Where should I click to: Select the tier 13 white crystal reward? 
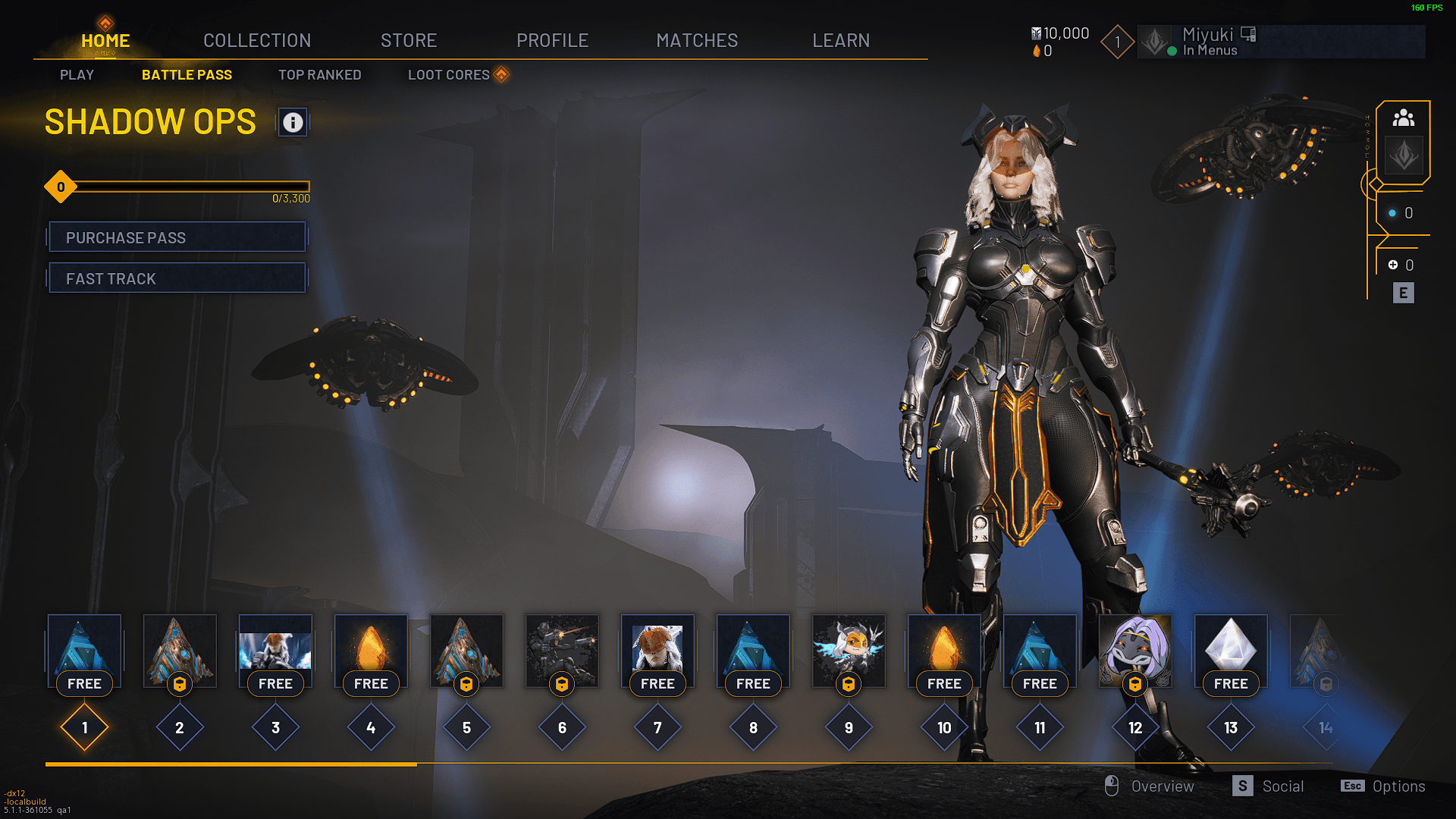point(1231,650)
